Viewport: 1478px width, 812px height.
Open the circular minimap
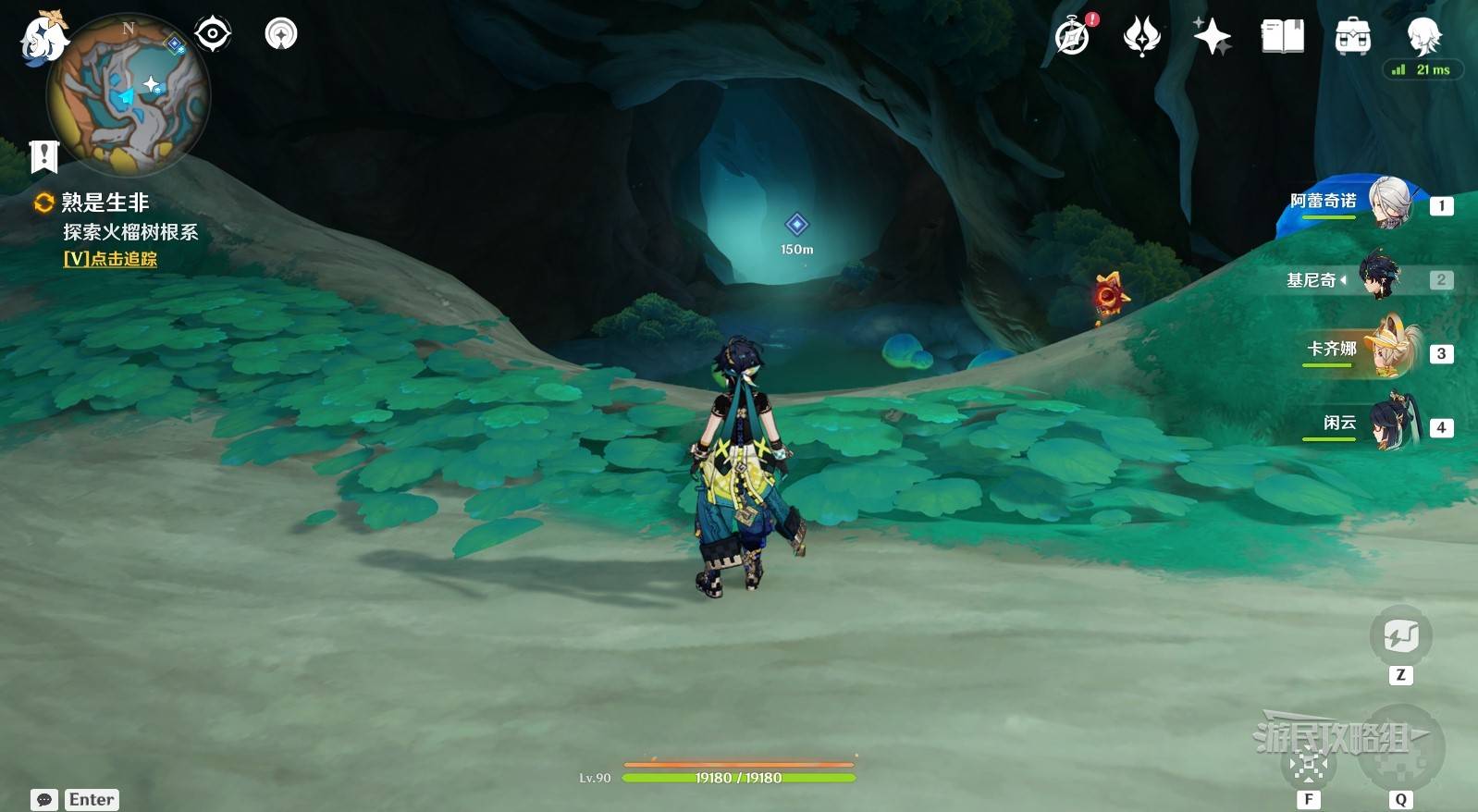pyautogui.click(x=129, y=95)
